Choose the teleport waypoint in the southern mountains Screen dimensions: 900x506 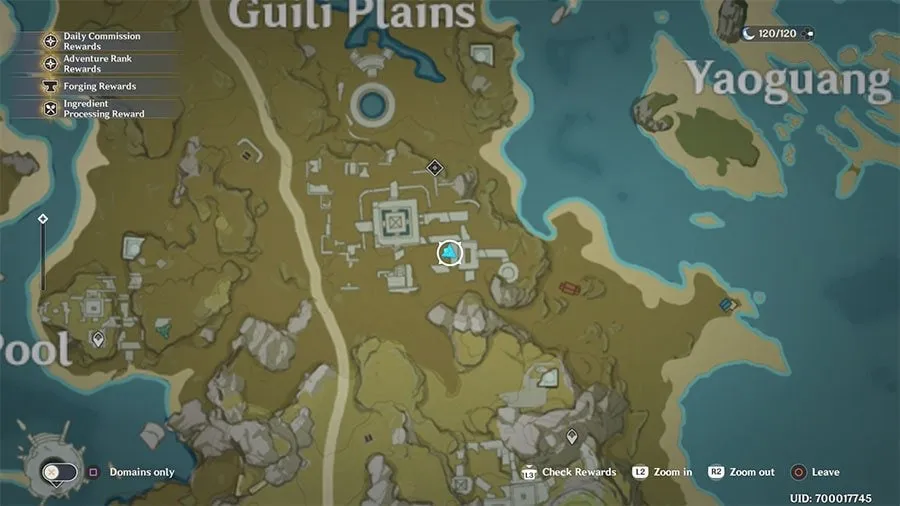572,436
